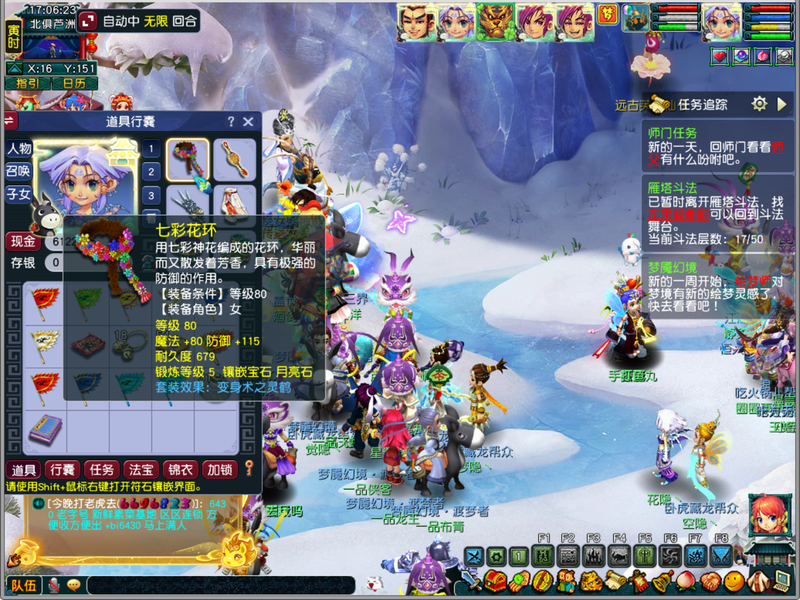Screen dimensions: 800x600
Task: Click the red-haired character portrait
Action: tap(768, 513)
